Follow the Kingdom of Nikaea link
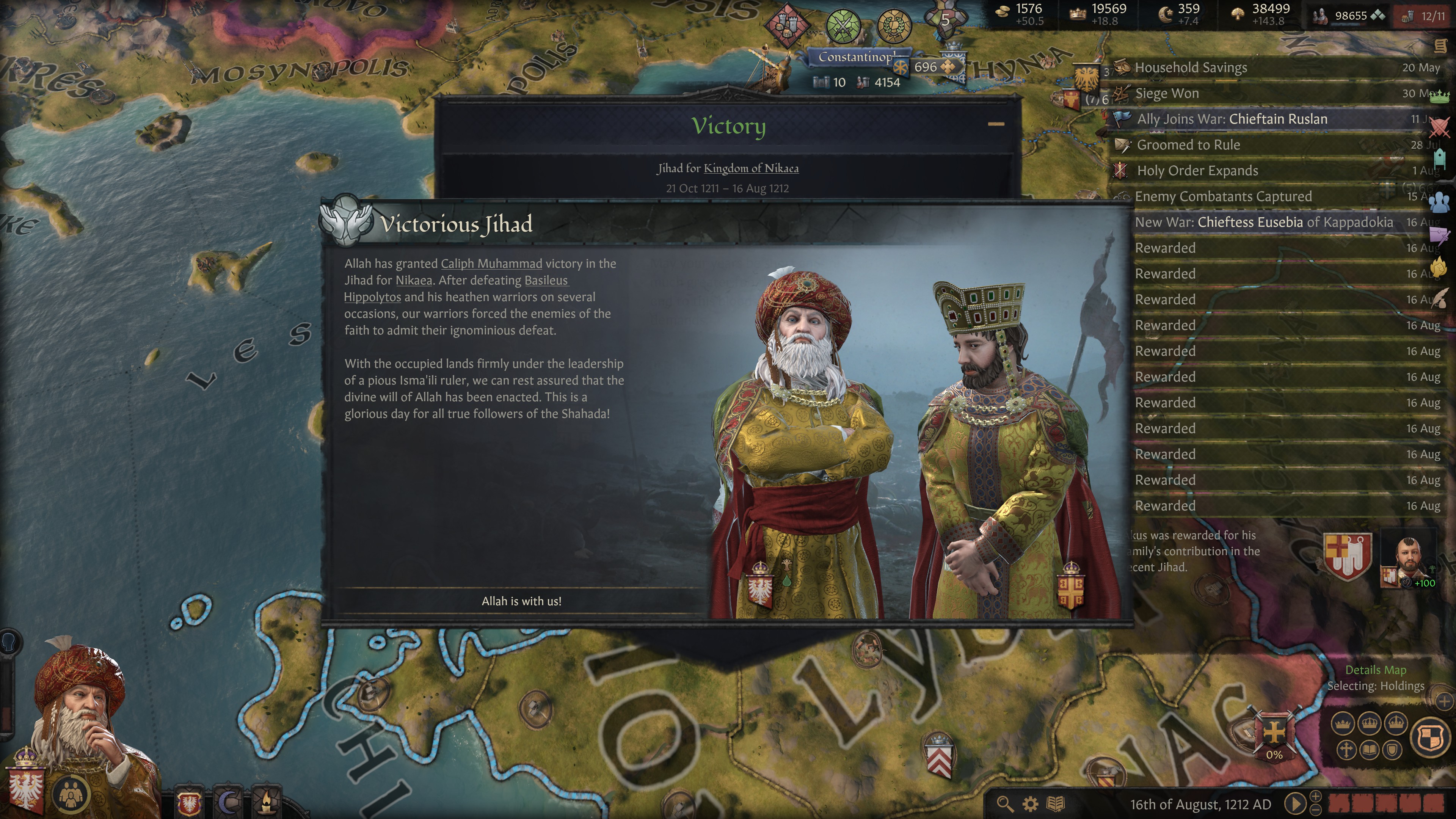Screen dimensions: 1456x819 tap(751, 168)
